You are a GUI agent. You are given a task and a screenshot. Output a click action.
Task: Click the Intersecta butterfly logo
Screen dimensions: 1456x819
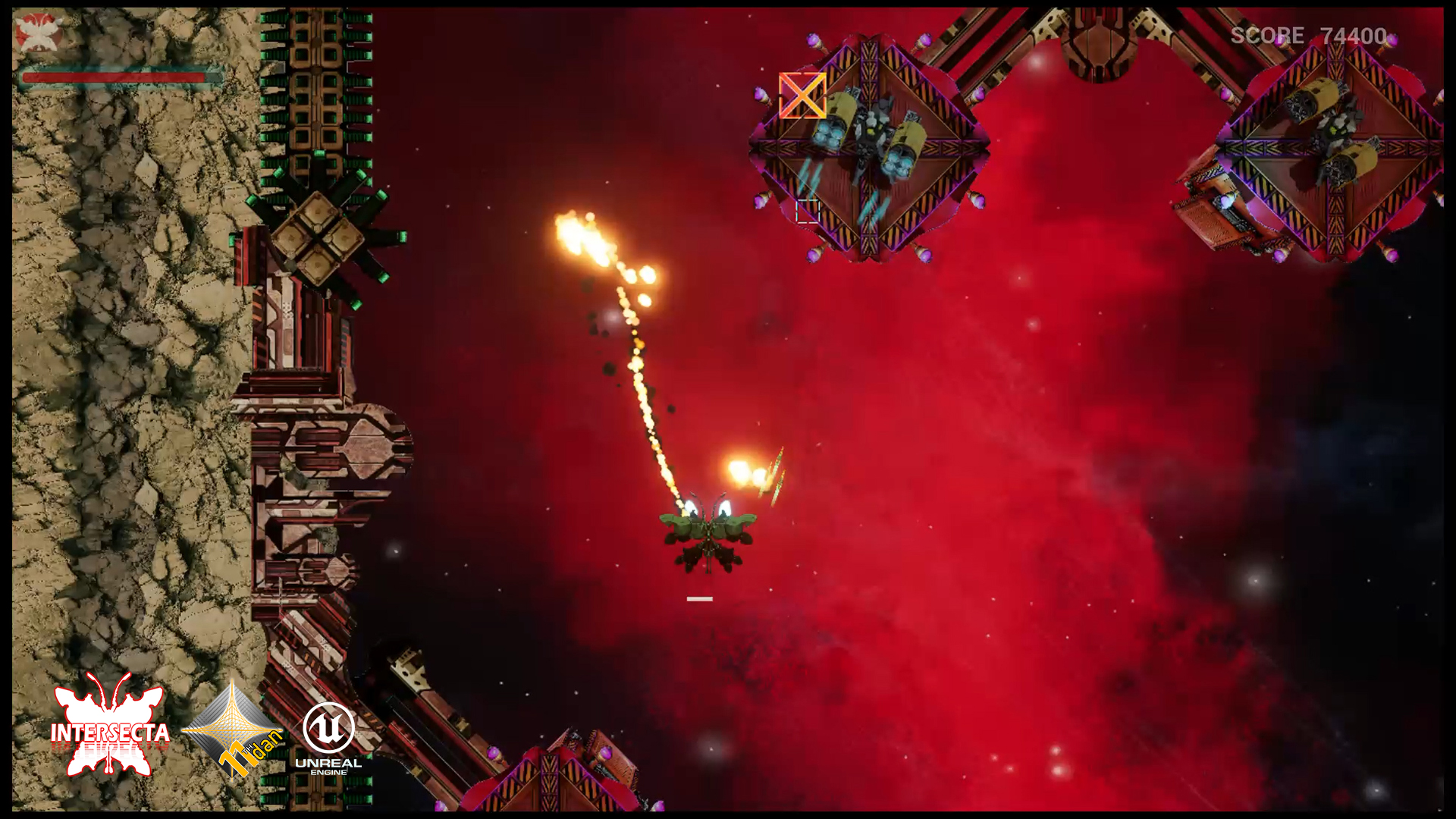click(110, 726)
